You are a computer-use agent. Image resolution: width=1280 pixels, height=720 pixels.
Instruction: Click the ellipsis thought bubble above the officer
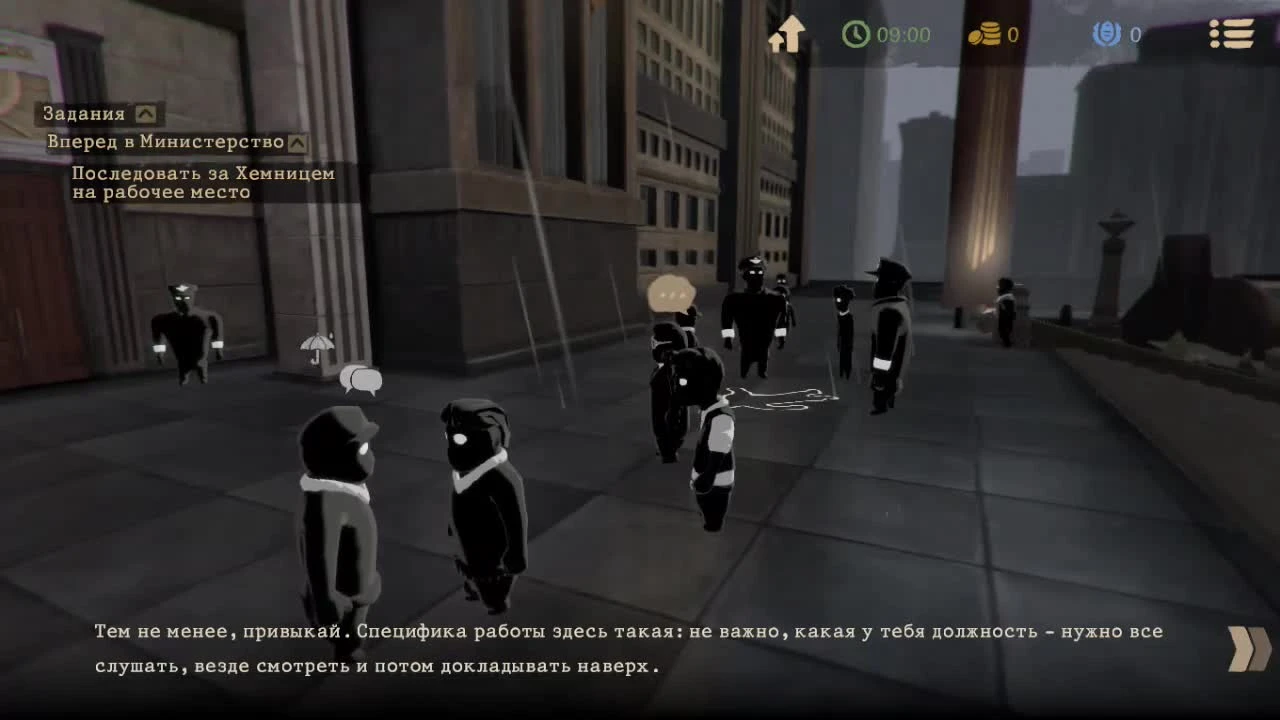671,292
